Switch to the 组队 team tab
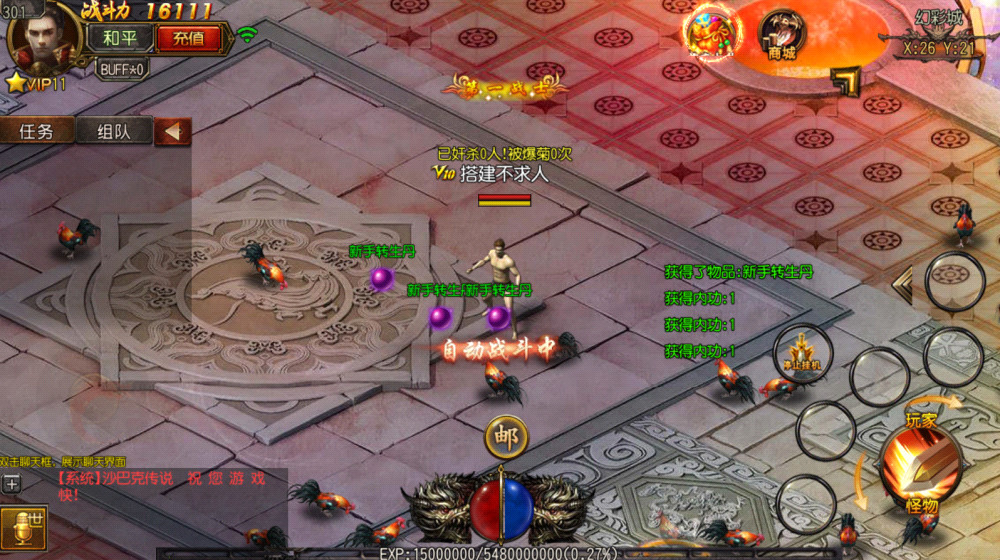This screenshot has width=1000, height=560. pyautogui.click(x=112, y=131)
